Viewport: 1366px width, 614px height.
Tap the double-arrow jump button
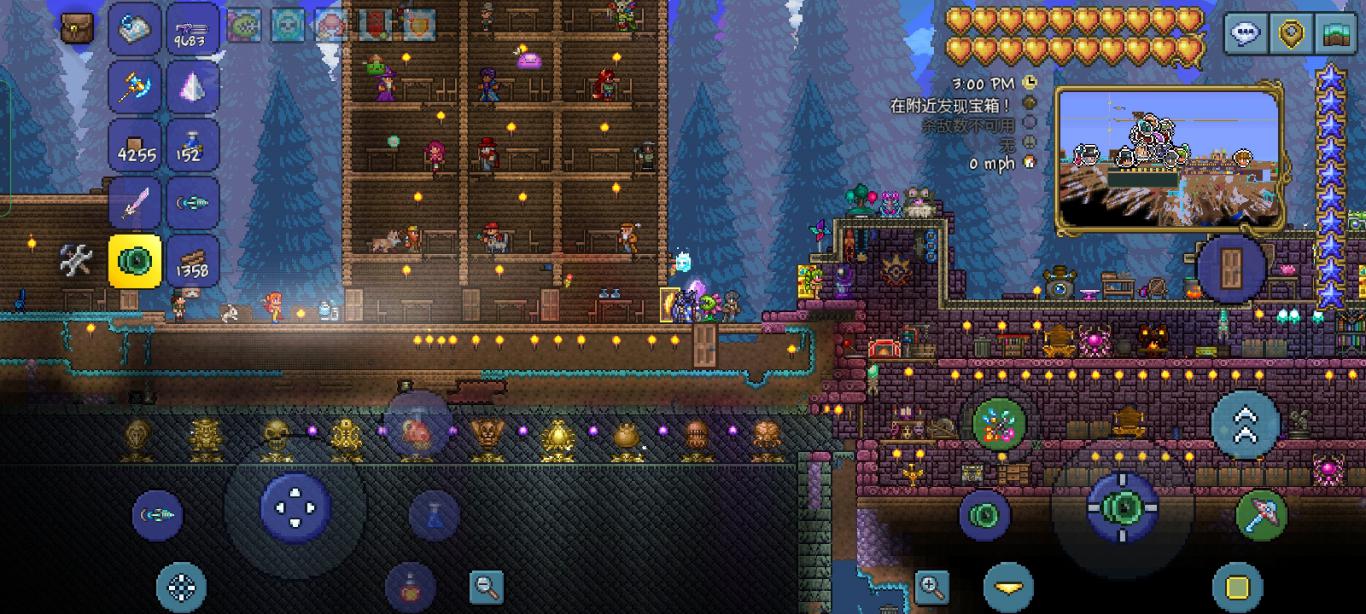click(1245, 425)
